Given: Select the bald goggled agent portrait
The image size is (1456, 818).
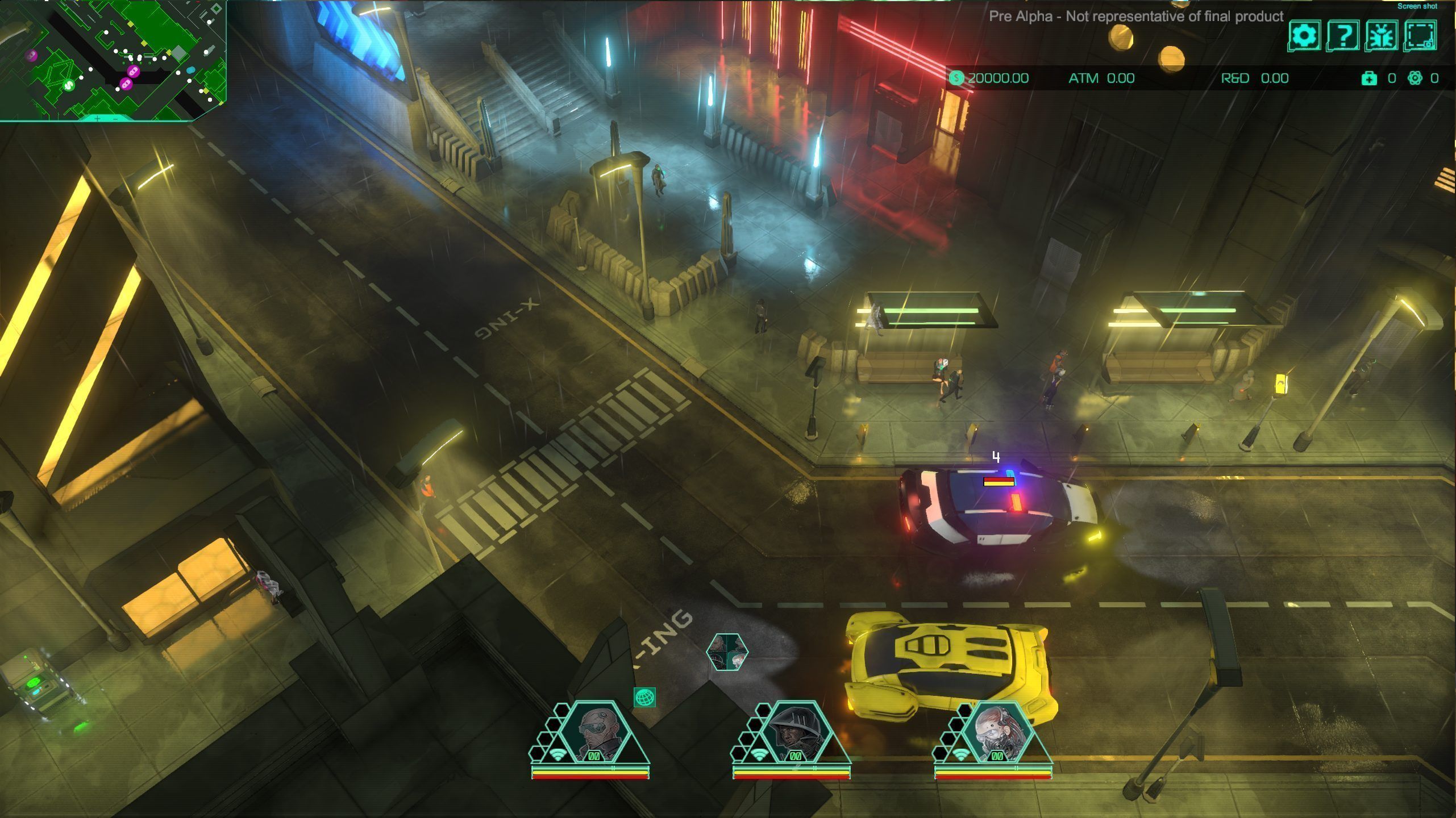Looking at the screenshot, I should (x=594, y=731).
